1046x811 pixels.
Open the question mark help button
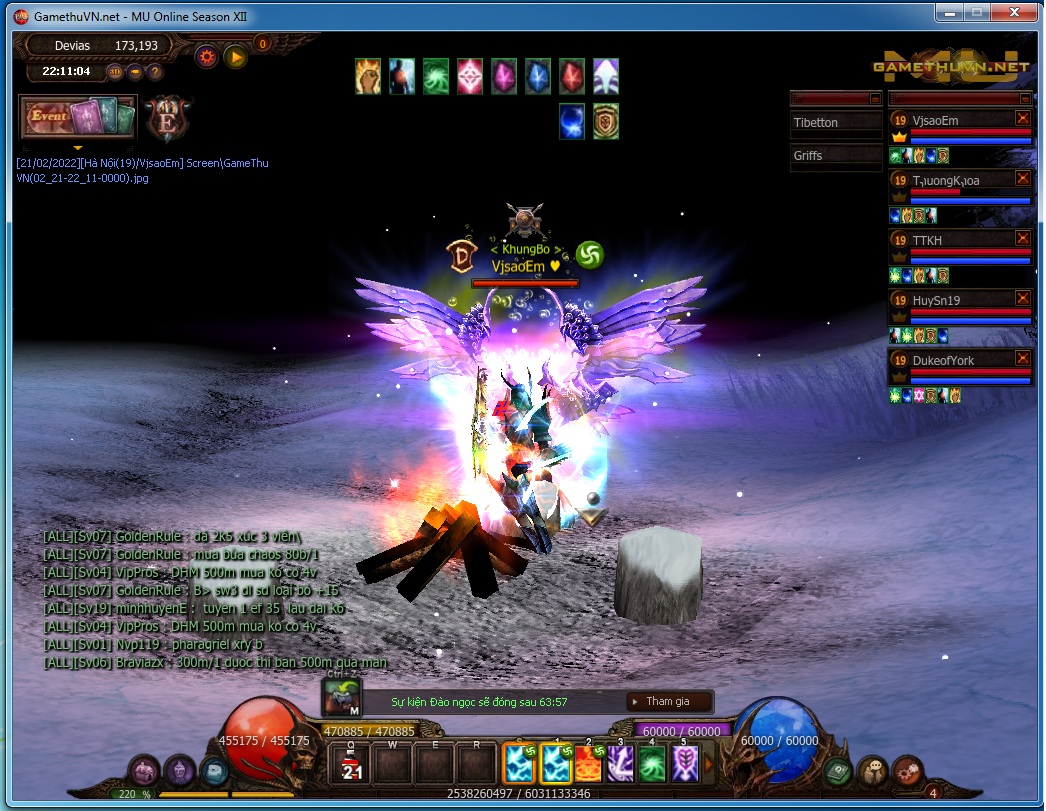(155, 72)
